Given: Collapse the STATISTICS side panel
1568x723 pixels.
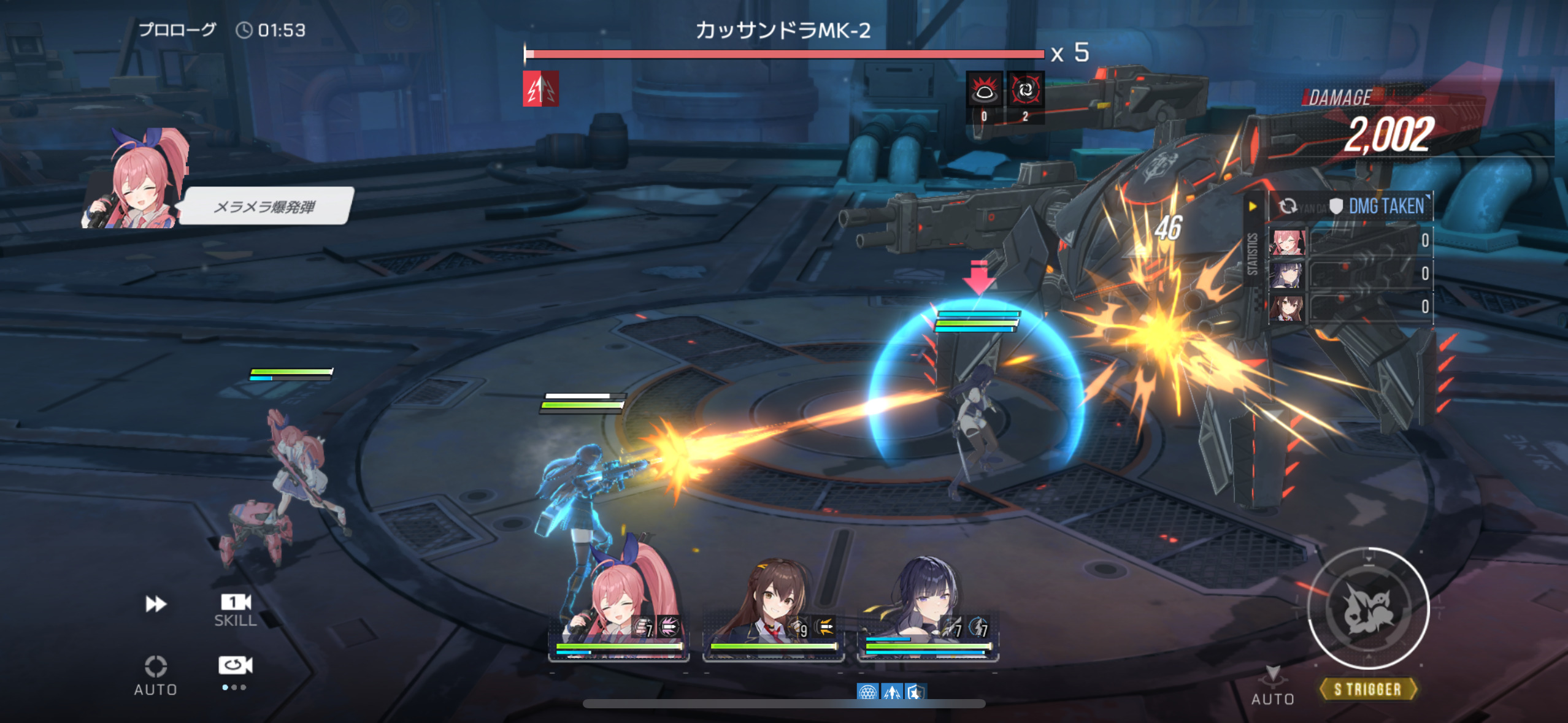Looking at the screenshot, I should (1252, 207).
